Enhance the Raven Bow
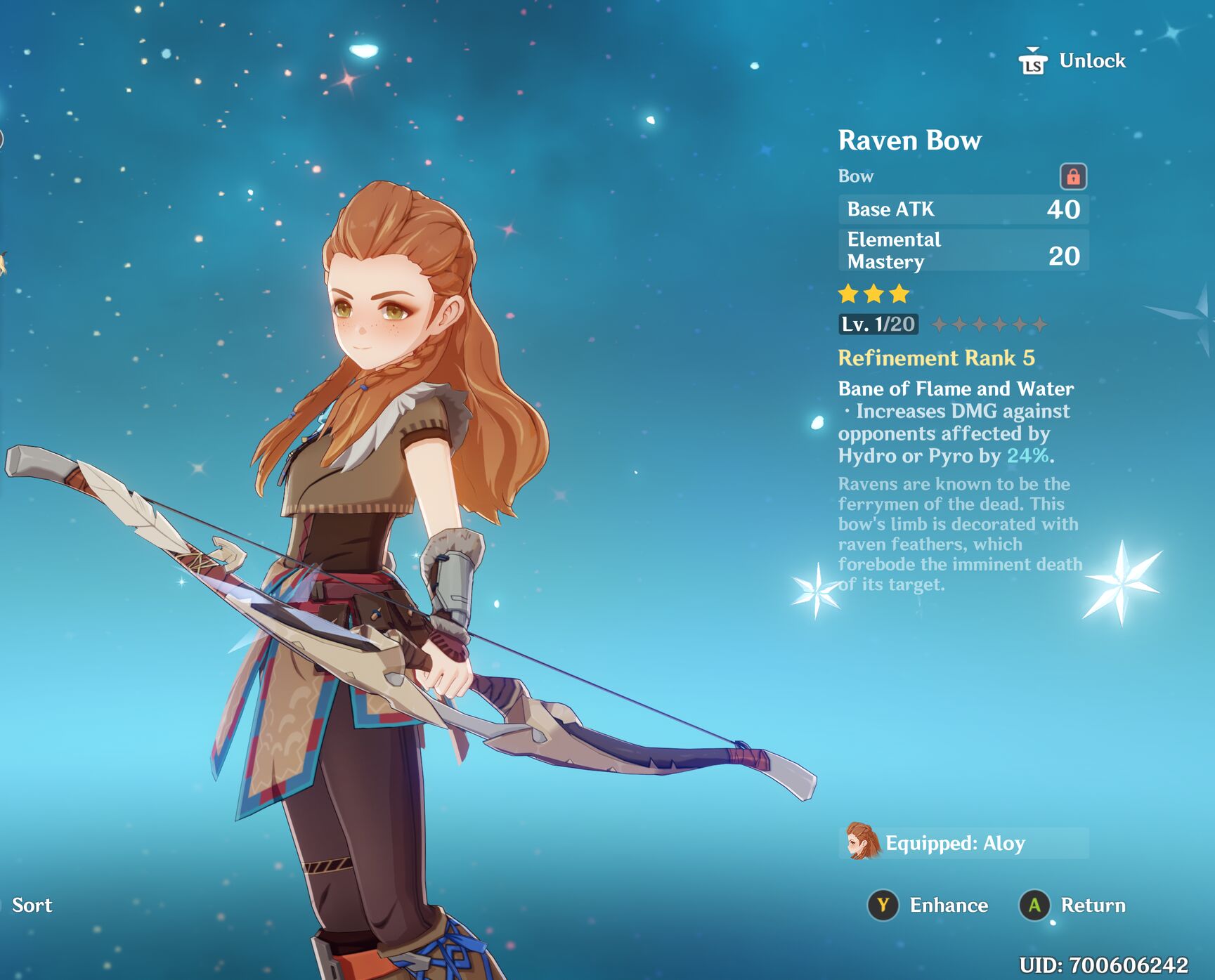 coord(928,905)
